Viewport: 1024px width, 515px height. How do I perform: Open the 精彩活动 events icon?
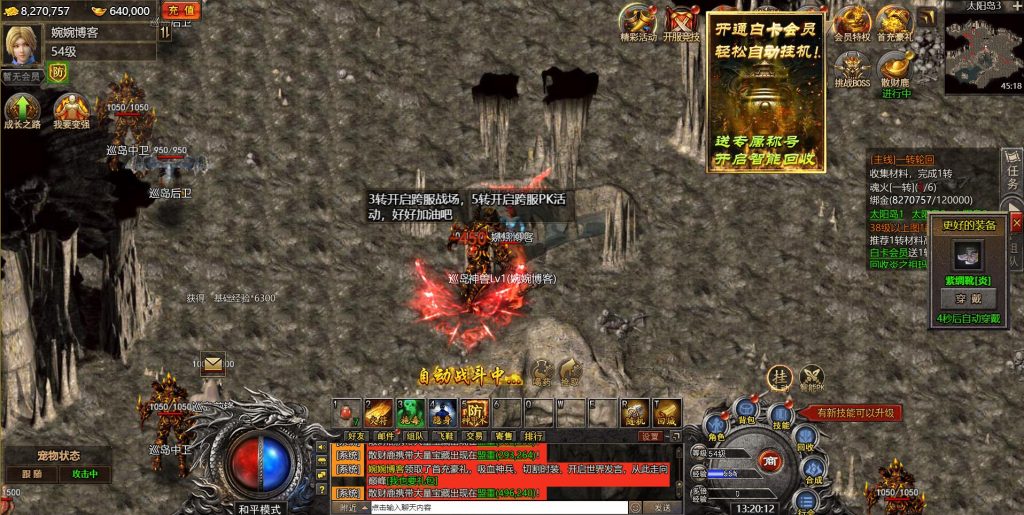pos(639,22)
